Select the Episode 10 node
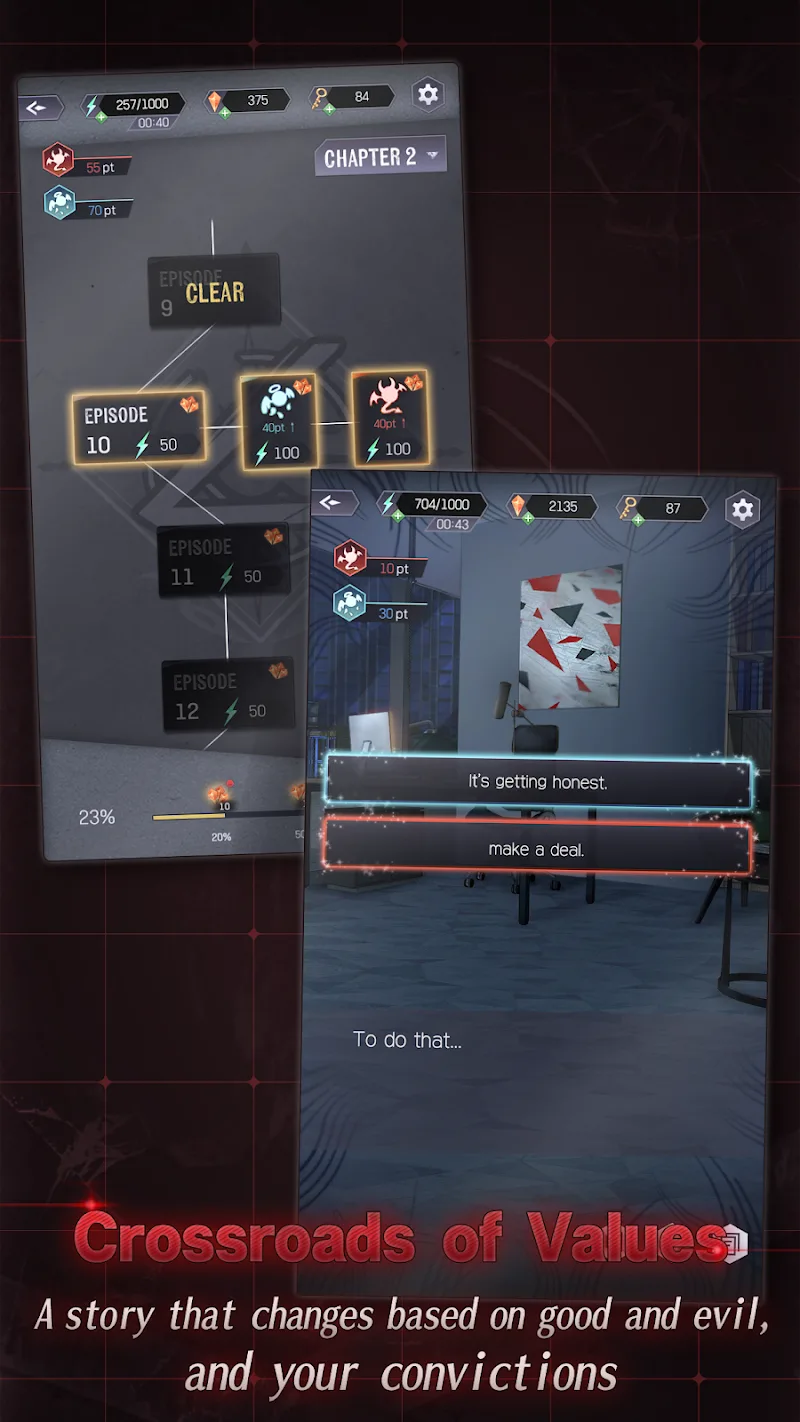The width and height of the screenshot is (800, 1422). click(139, 428)
